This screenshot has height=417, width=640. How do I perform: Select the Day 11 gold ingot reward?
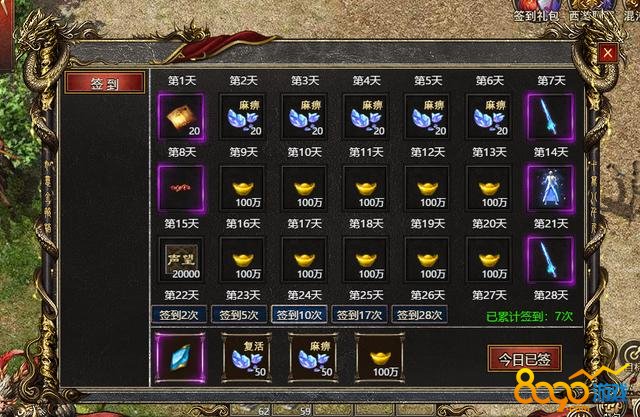tap(366, 186)
